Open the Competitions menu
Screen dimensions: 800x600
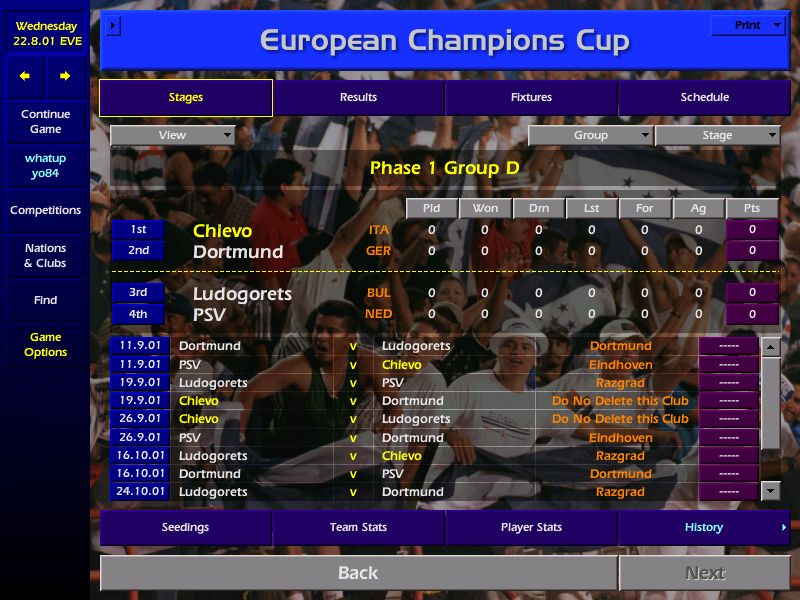(45, 210)
